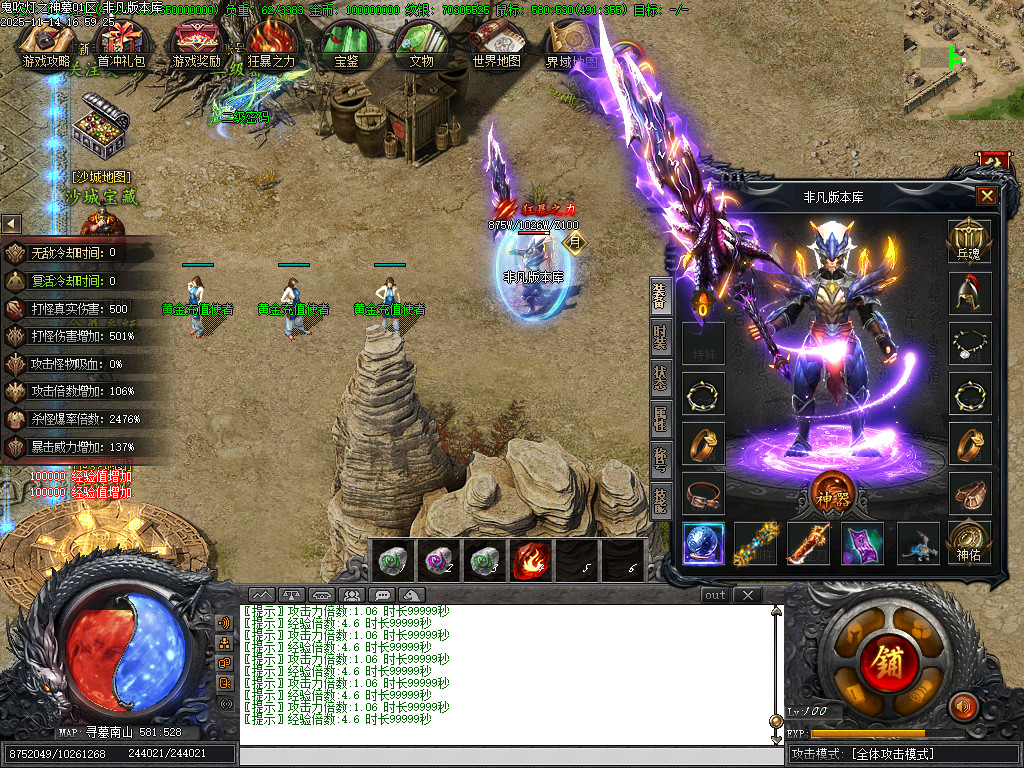Image resolution: width=1024 pixels, height=768 pixels.
Task: Open the 游戏攻略 game guide menu
Action: 48,44
